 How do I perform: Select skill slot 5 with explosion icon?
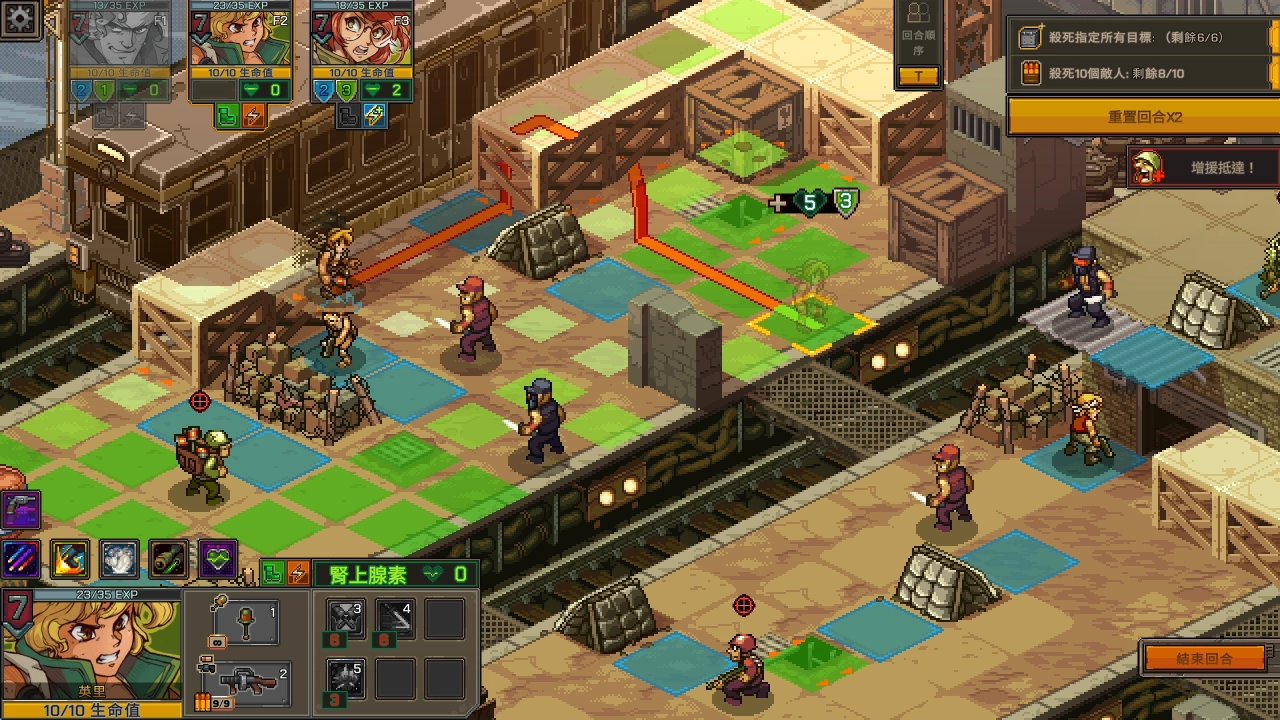(x=346, y=678)
